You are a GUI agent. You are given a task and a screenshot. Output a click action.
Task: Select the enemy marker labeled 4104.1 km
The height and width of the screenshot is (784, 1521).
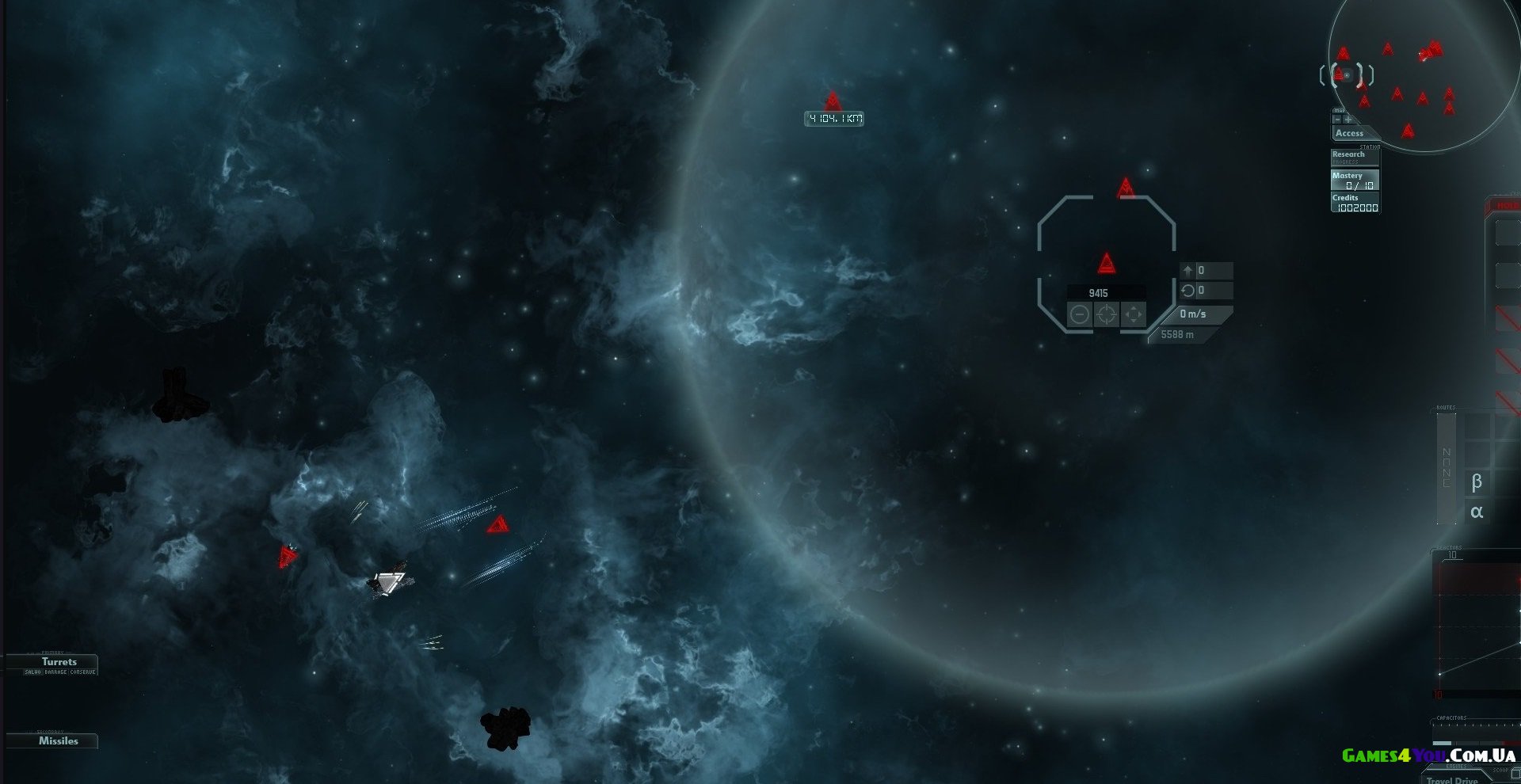pyautogui.click(x=833, y=102)
